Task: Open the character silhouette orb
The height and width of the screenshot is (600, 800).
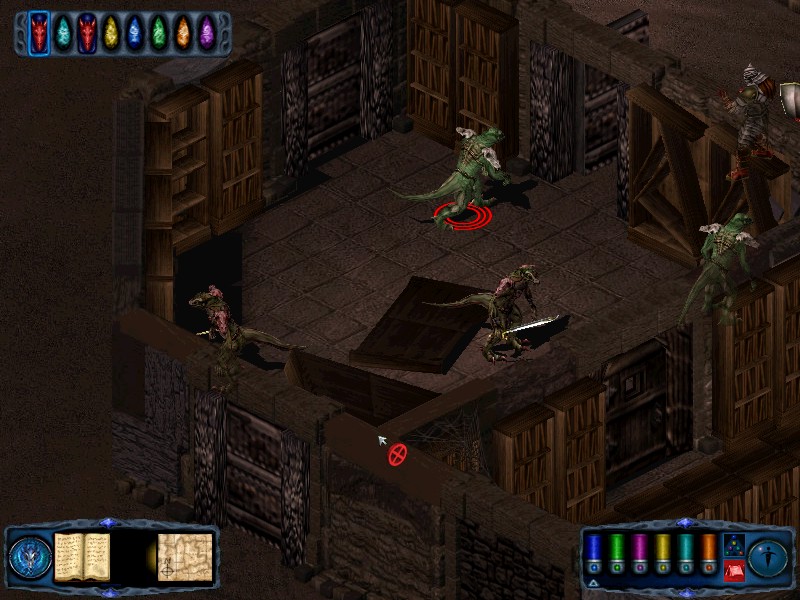Action: (769, 556)
